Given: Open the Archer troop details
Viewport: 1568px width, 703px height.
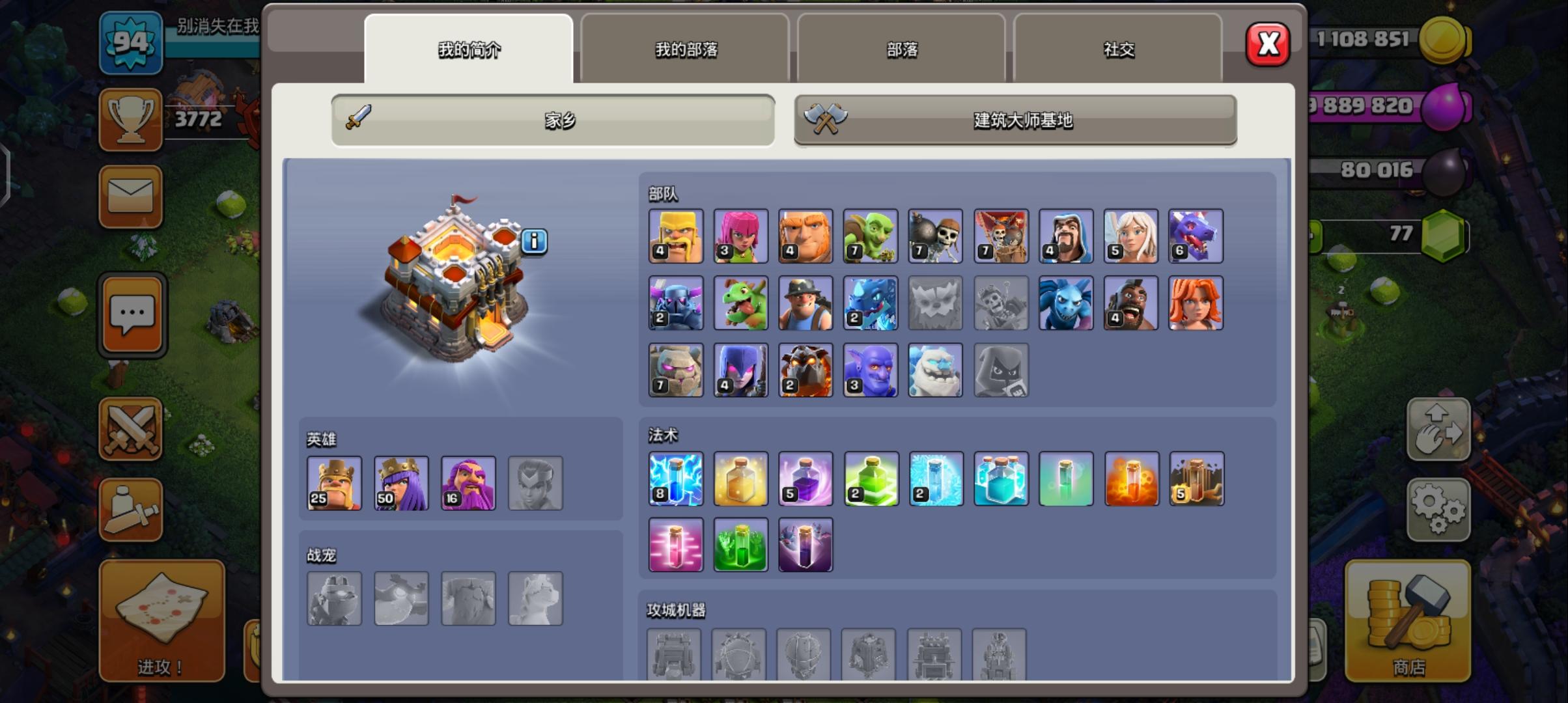Looking at the screenshot, I should [740, 236].
